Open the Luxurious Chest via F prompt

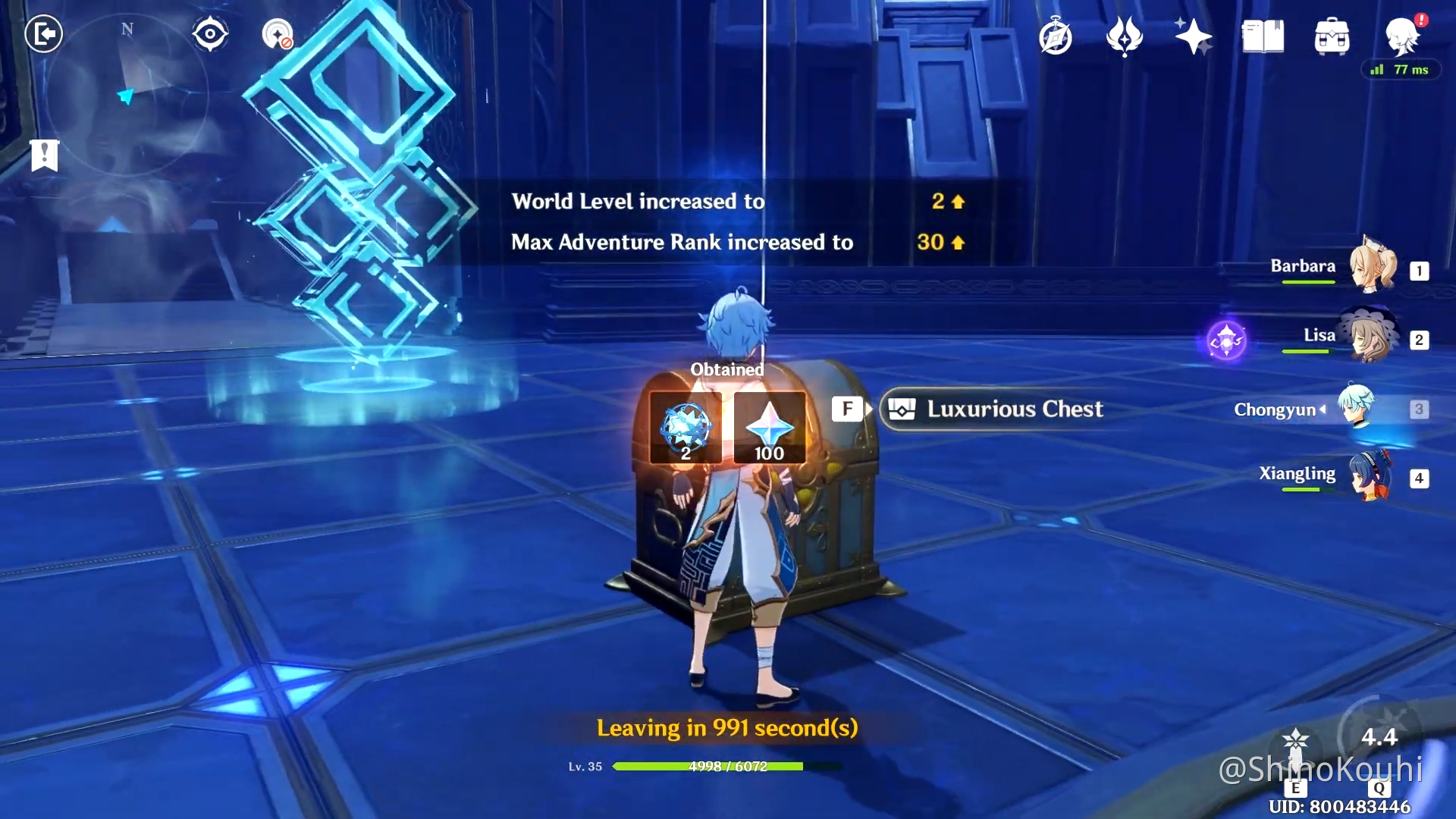tap(849, 409)
